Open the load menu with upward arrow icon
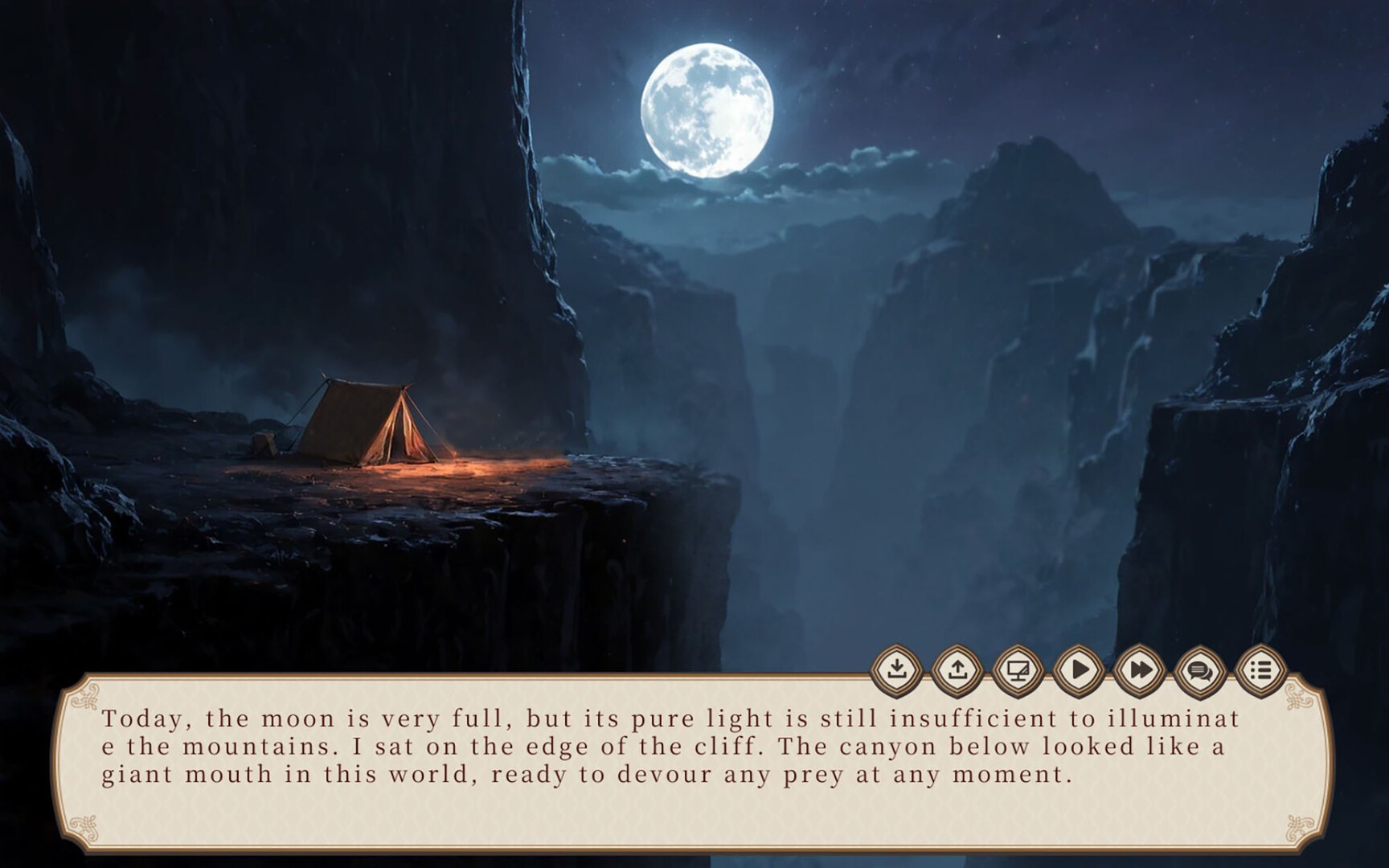The image size is (1389, 868). [x=957, y=669]
